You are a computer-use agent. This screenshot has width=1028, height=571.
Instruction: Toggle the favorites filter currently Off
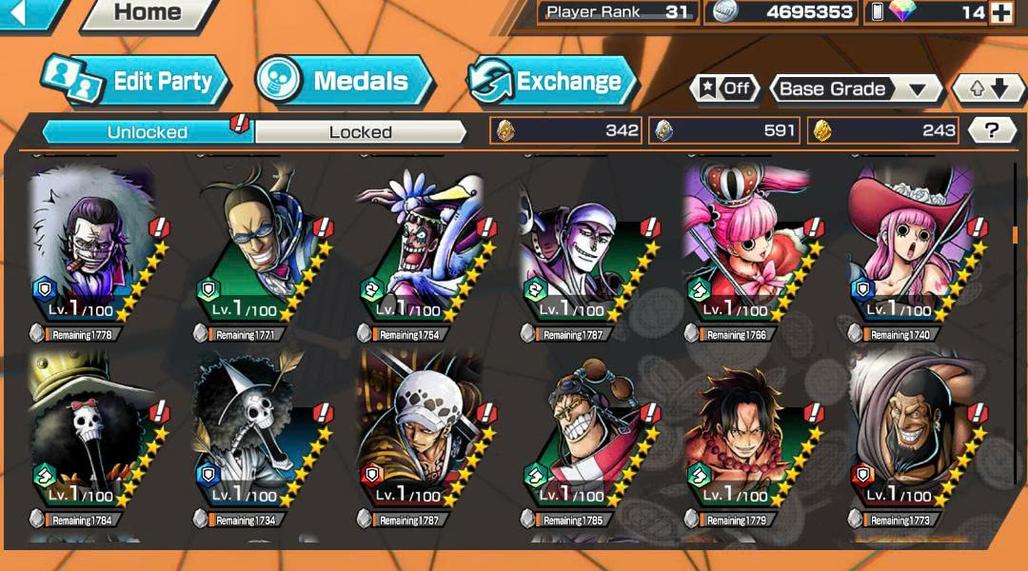click(x=724, y=88)
